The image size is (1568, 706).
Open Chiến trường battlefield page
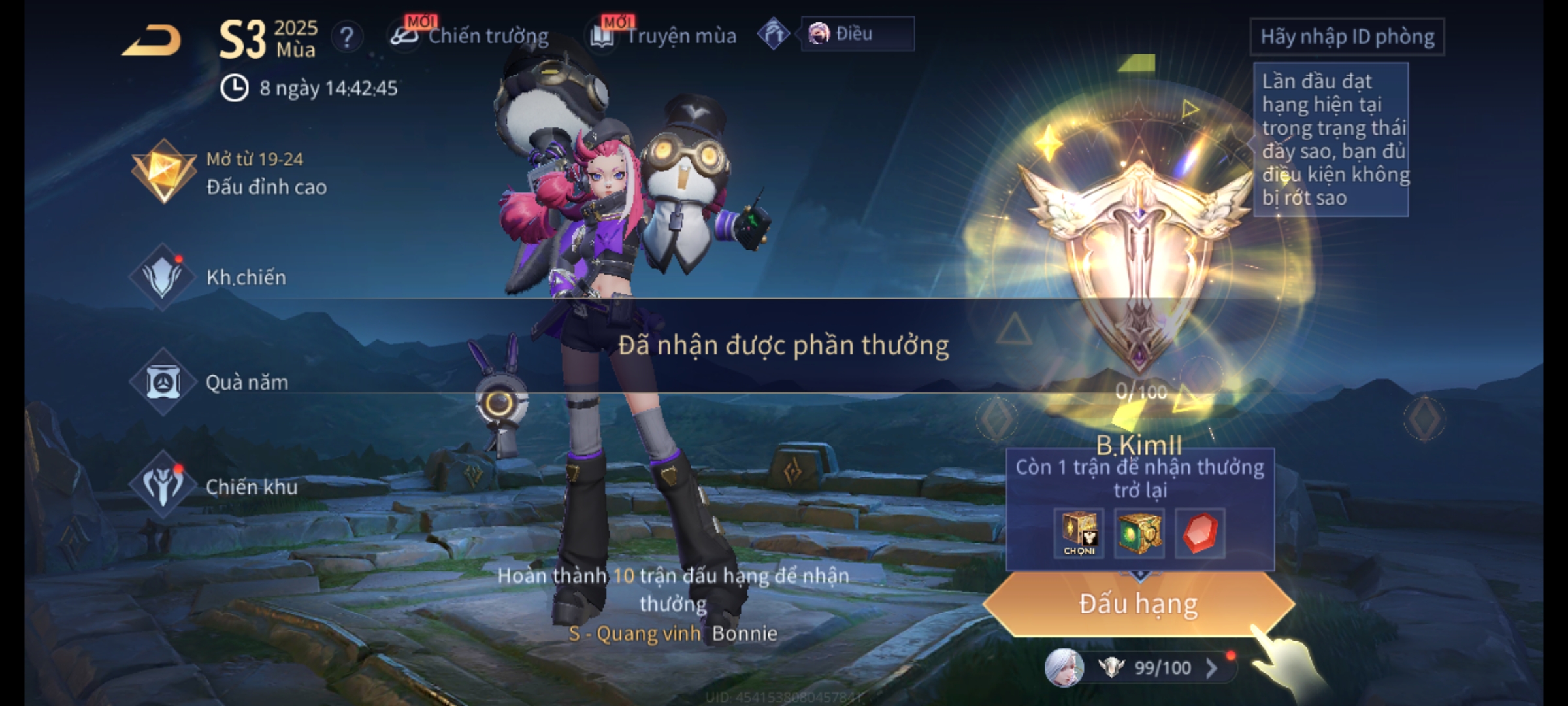(470, 37)
